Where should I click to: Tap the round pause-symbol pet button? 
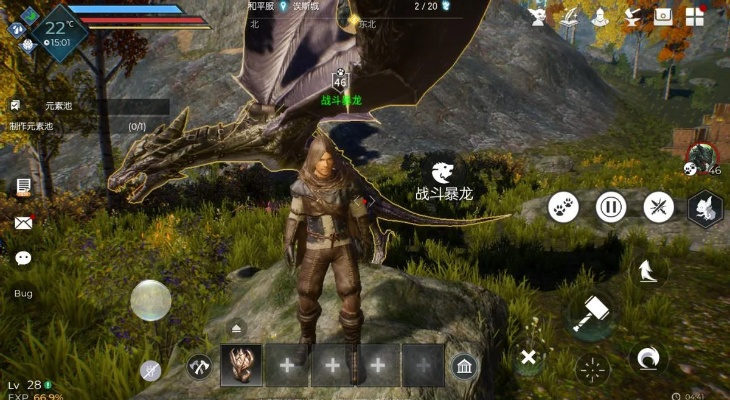(610, 207)
